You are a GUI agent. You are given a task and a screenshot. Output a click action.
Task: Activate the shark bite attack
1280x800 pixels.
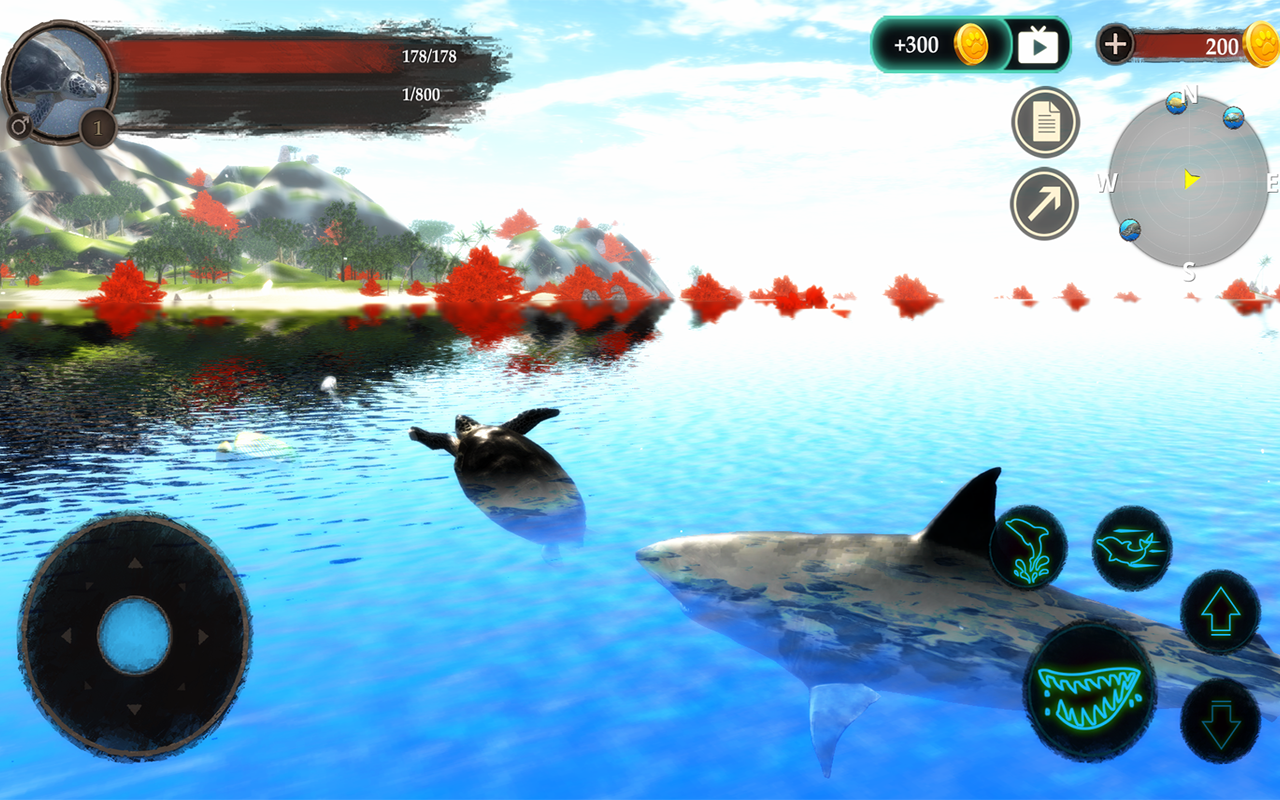[x=1090, y=689]
